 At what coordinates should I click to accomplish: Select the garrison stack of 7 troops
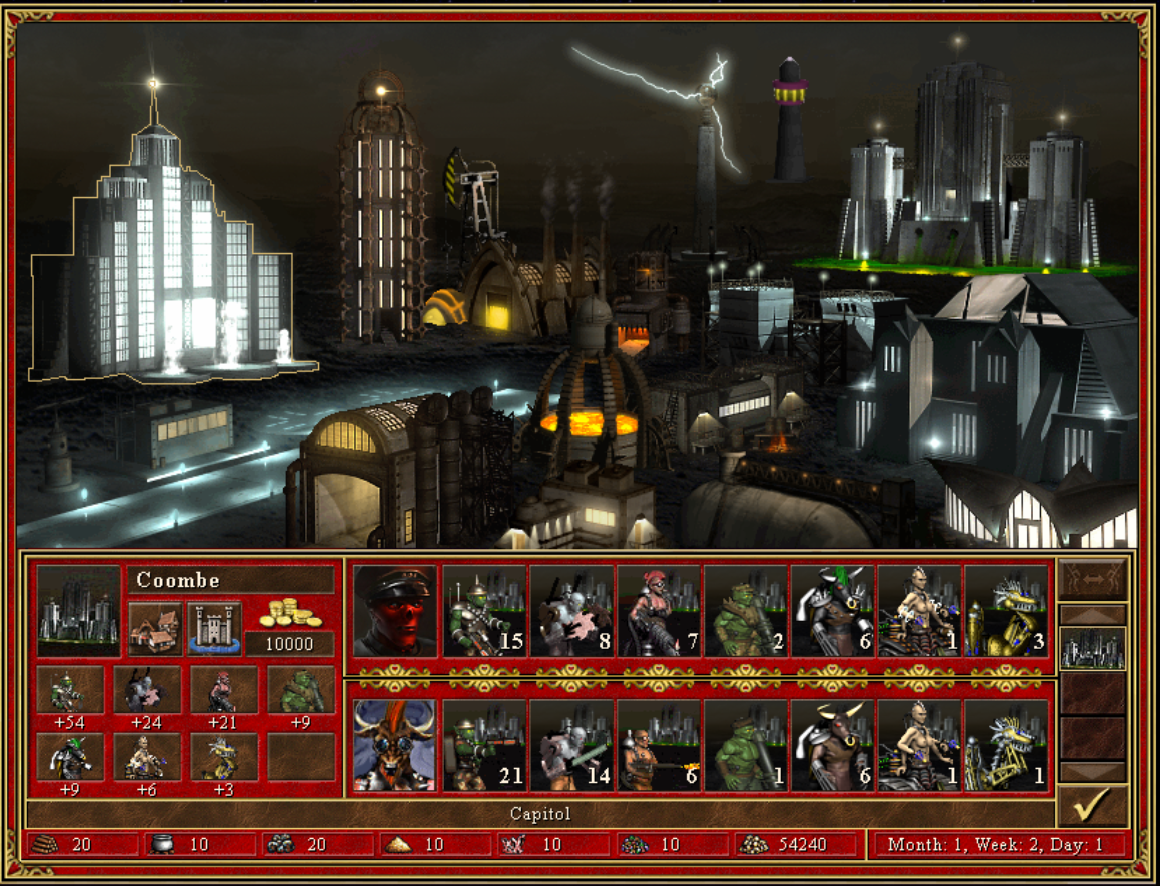[x=658, y=611]
